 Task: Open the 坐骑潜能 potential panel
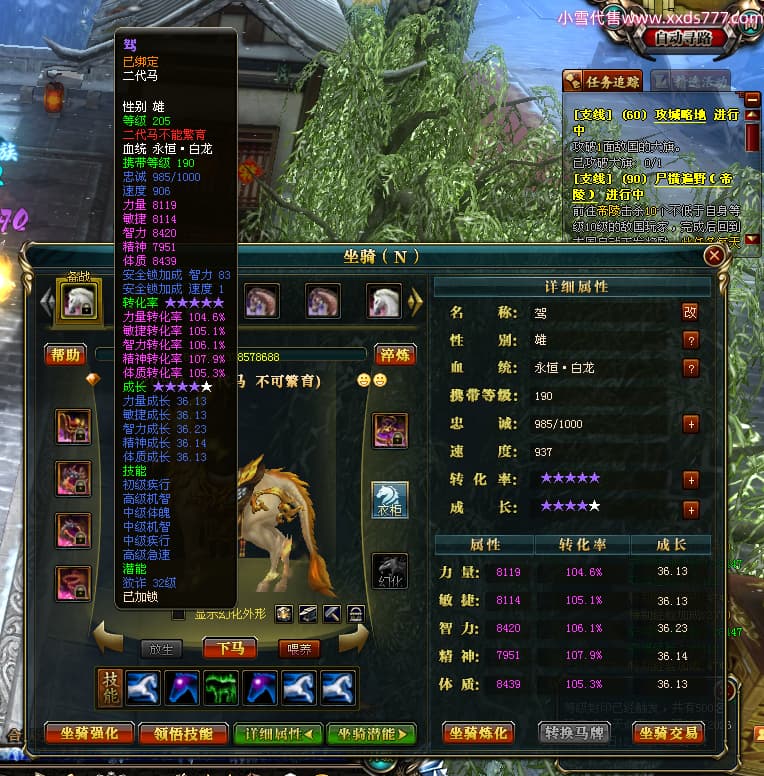(x=372, y=734)
